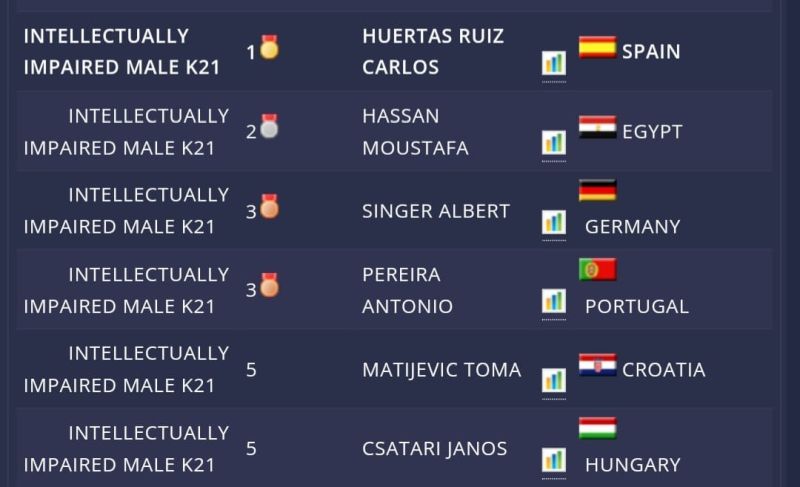Choose athlete name Pereira Antonio
This screenshot has width=800, height=487.
coord(407,290)
